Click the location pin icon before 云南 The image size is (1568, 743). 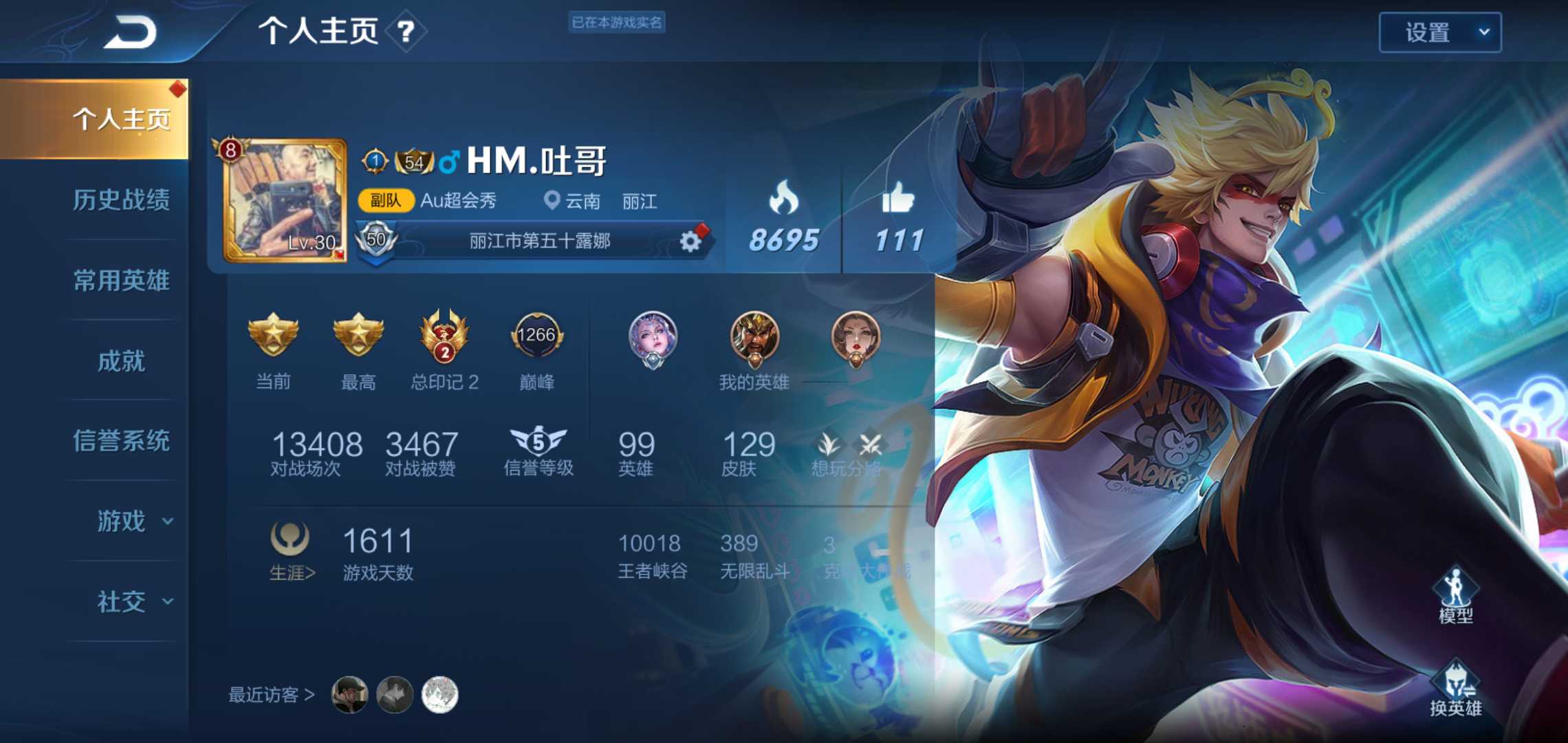click(550, 201)
